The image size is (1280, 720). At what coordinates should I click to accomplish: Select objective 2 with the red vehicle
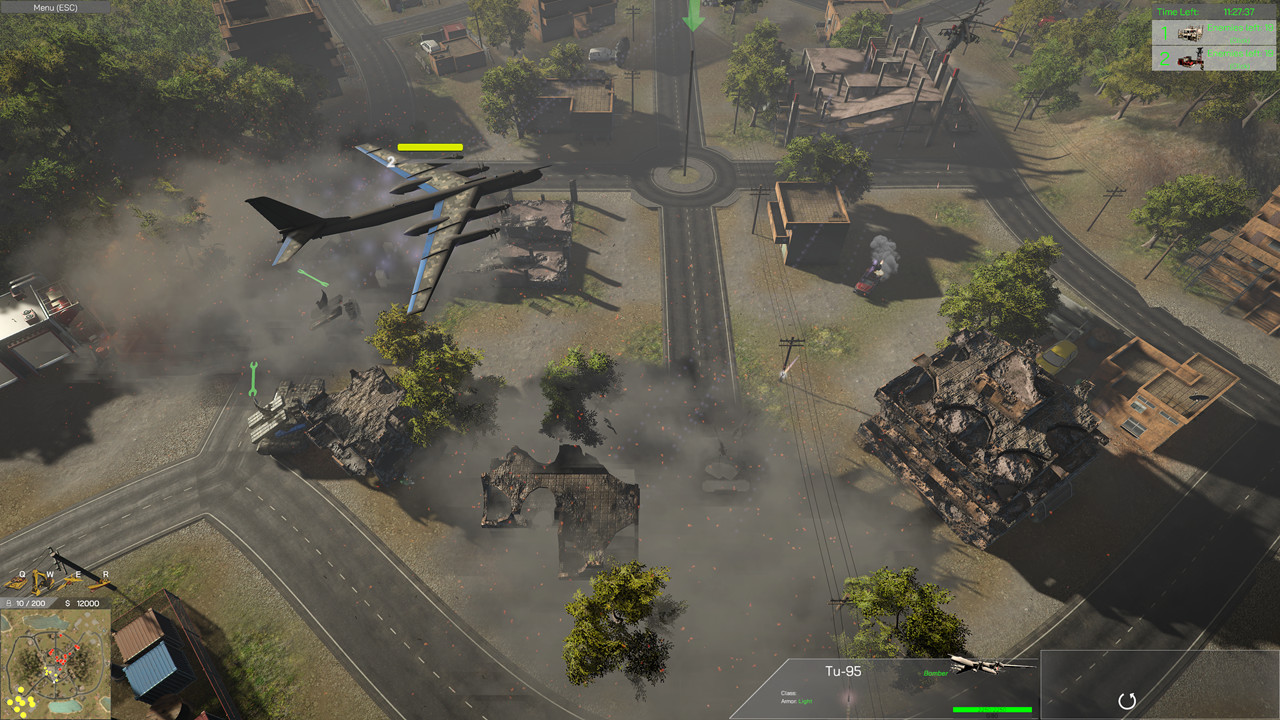pos(1214,58)
